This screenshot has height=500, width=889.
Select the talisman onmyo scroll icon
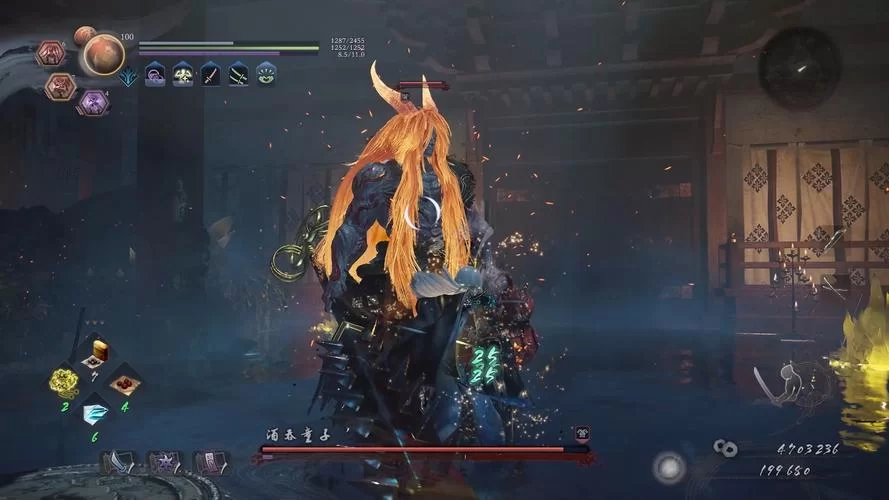point(210,462)
